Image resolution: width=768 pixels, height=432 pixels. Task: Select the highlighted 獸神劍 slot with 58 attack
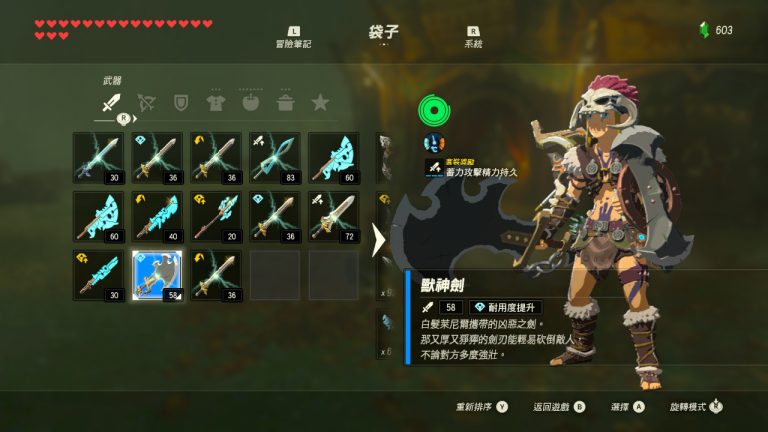click(157, 275)
